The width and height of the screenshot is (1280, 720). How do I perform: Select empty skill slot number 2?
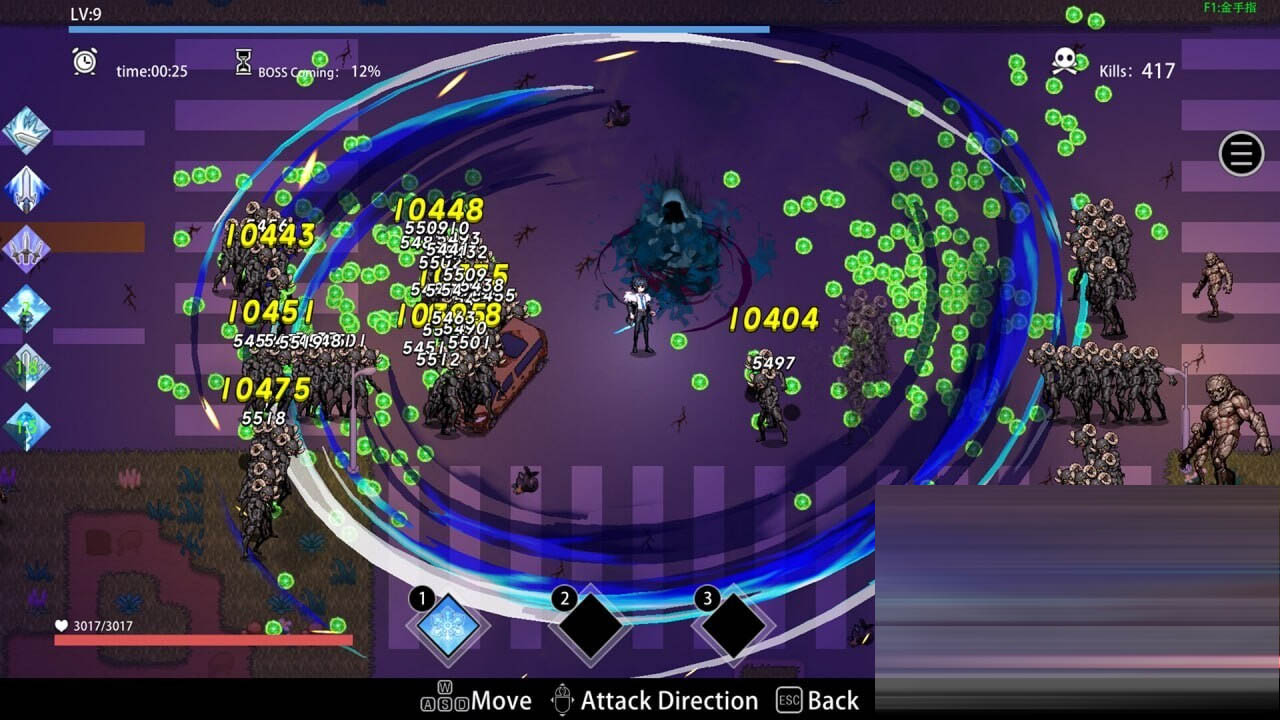coord(591,626)
